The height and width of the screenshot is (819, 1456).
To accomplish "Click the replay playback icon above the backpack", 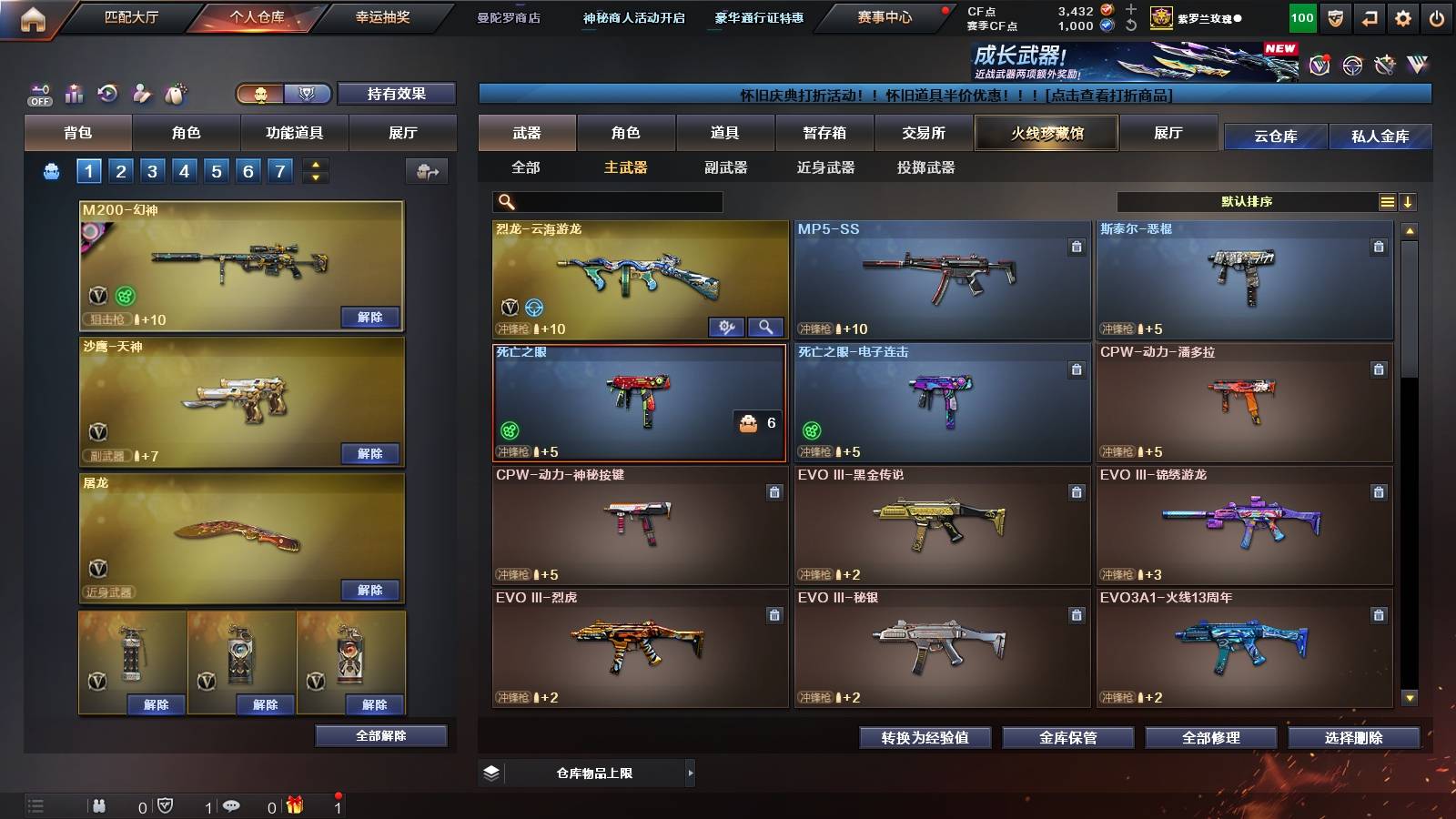I will [108, 91].
